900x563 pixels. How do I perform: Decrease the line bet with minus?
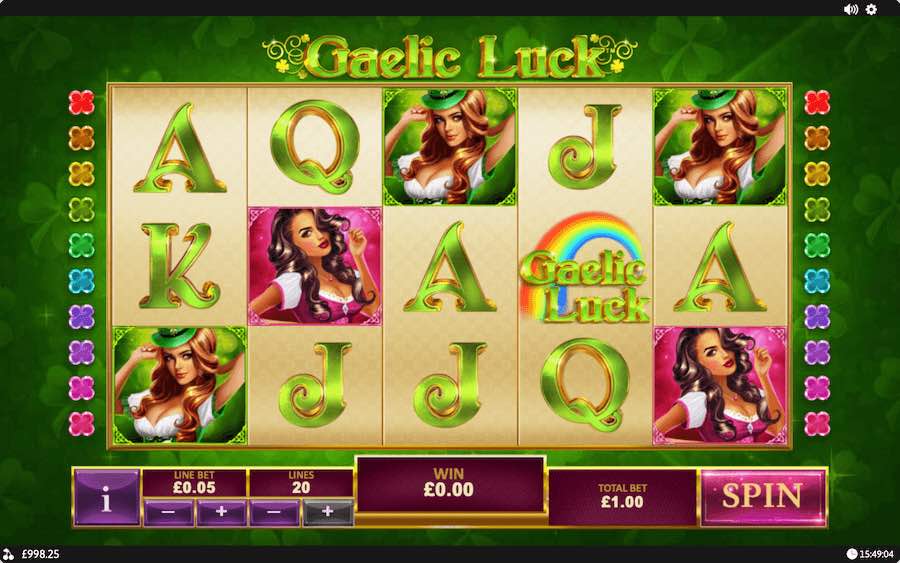[x=168, y=513]
